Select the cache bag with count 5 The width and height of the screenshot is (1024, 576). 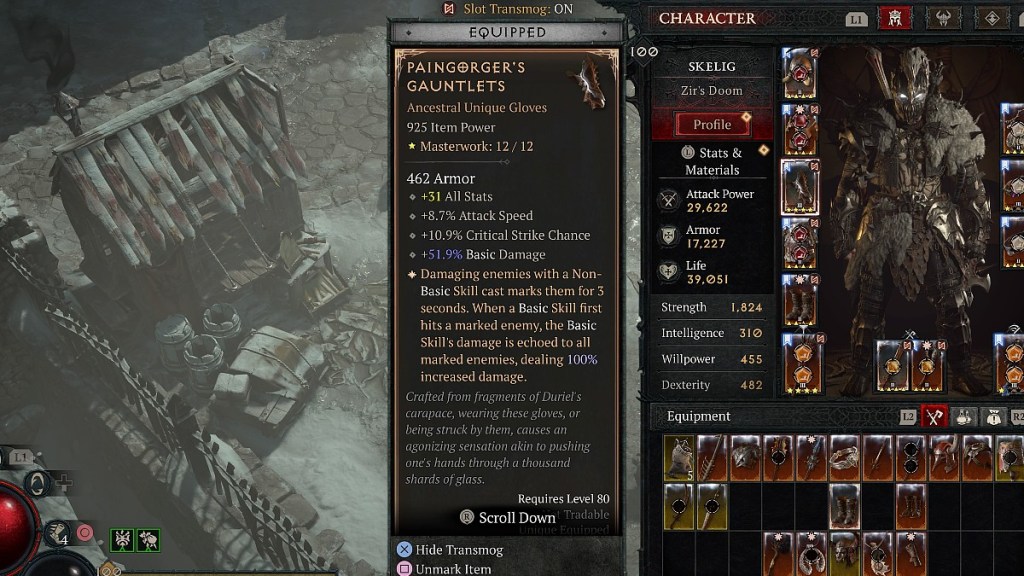pyautogui.click(x=680, y=457)
